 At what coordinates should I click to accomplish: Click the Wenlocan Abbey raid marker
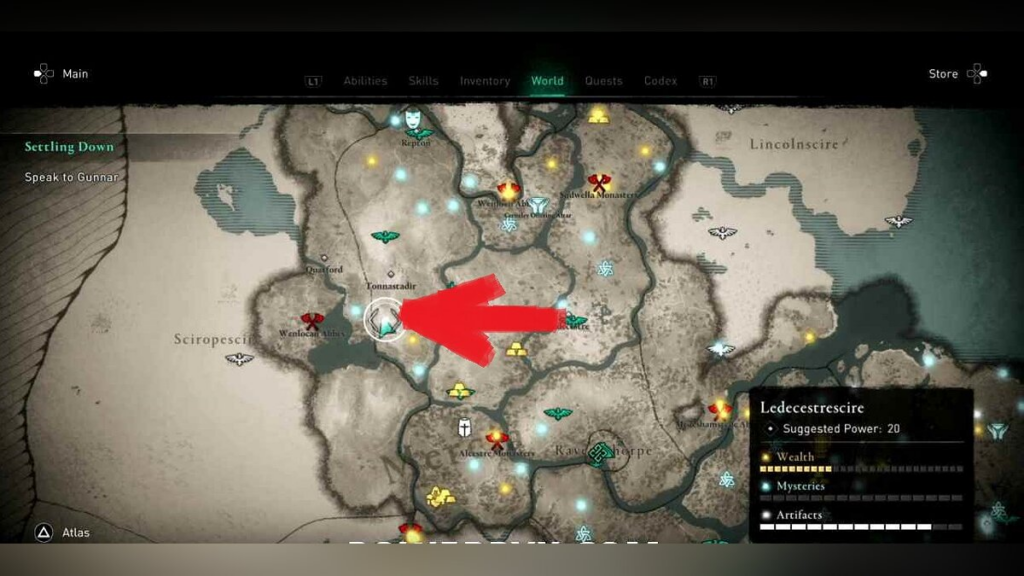(x=312, y=321)
